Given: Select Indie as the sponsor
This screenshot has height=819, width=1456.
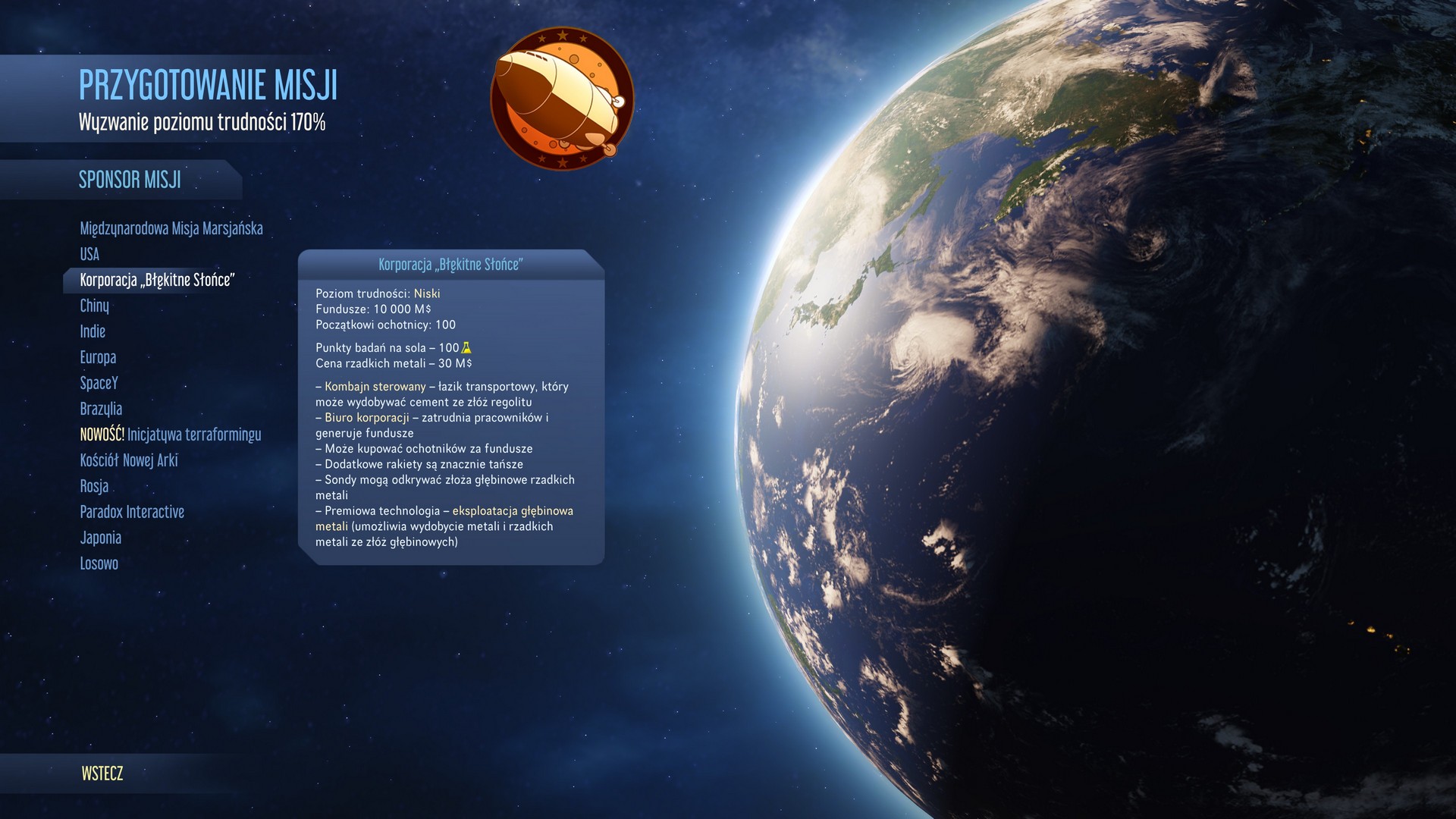Looking at the screenshot, I should tap(93, 331).
